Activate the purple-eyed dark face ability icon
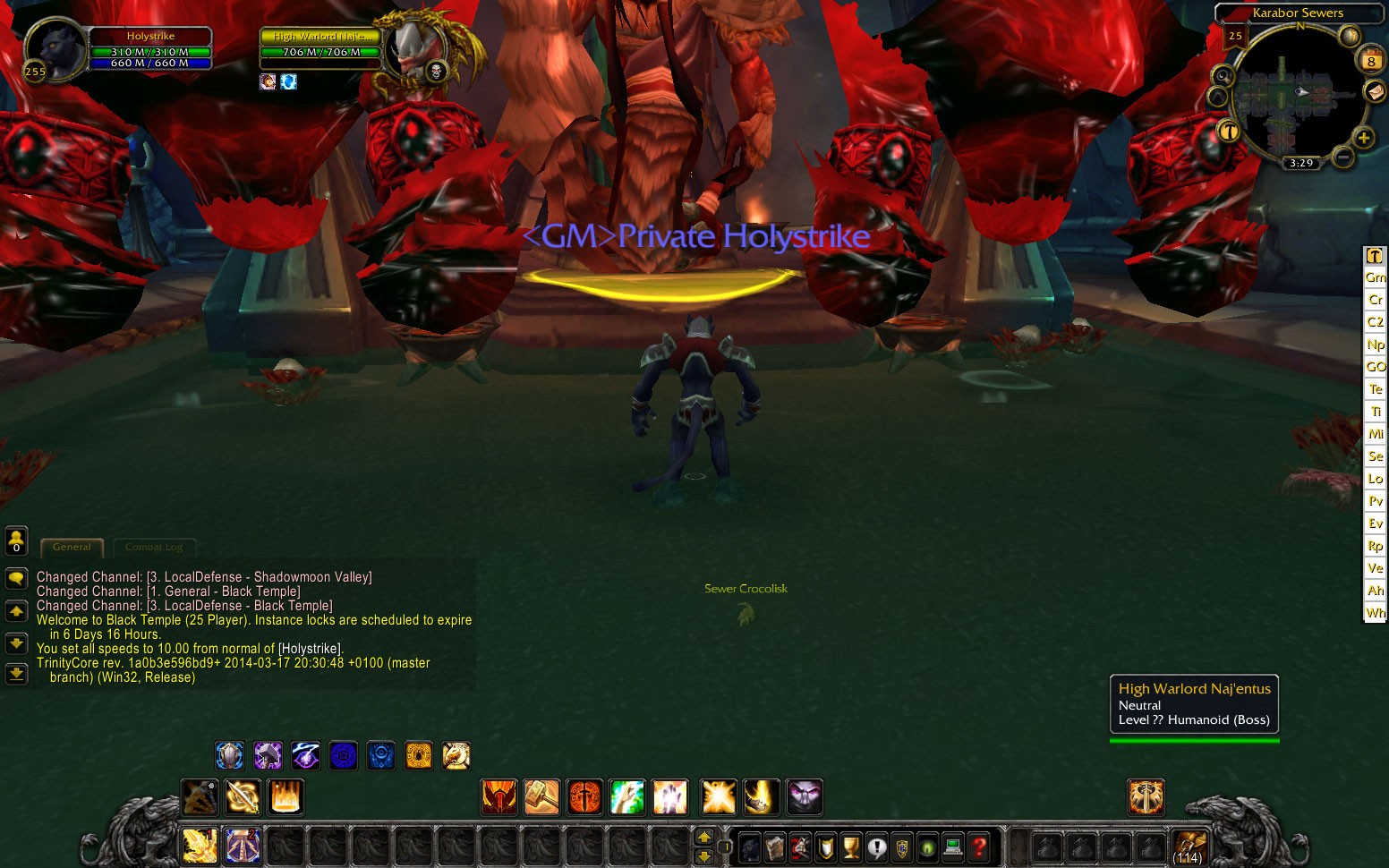 [x=804, y=797]
